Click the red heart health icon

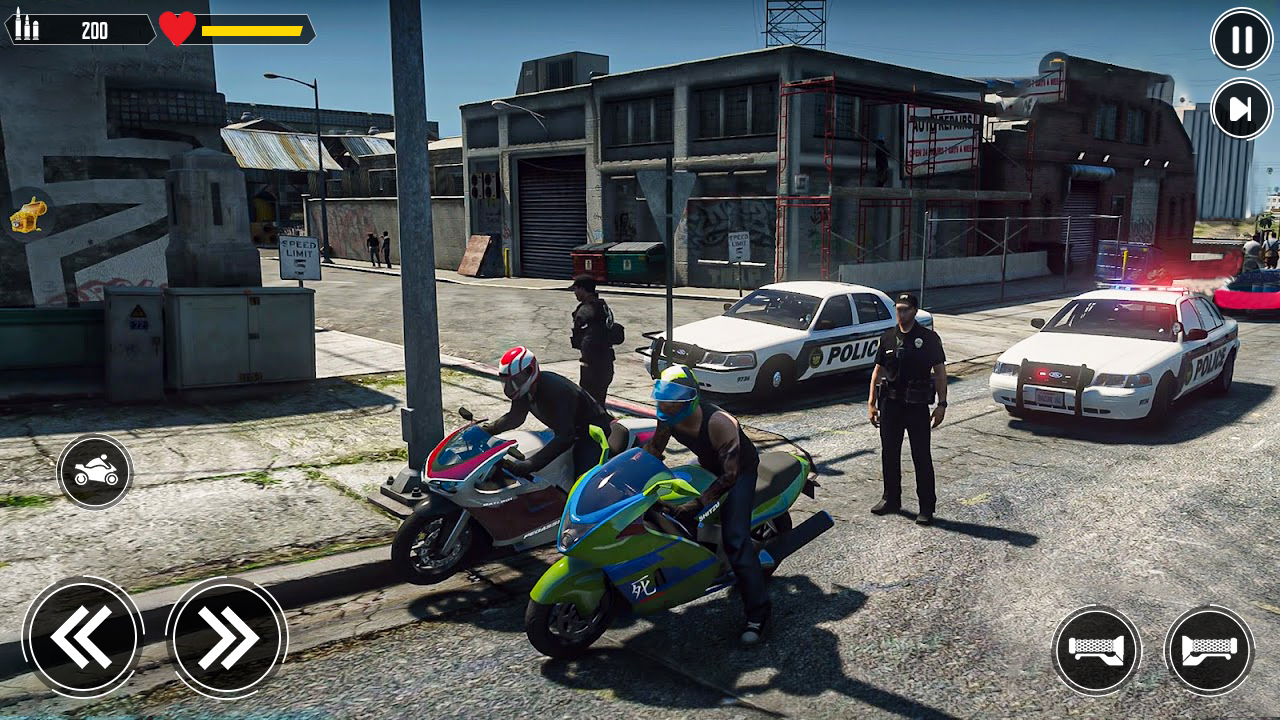point(176,28)
